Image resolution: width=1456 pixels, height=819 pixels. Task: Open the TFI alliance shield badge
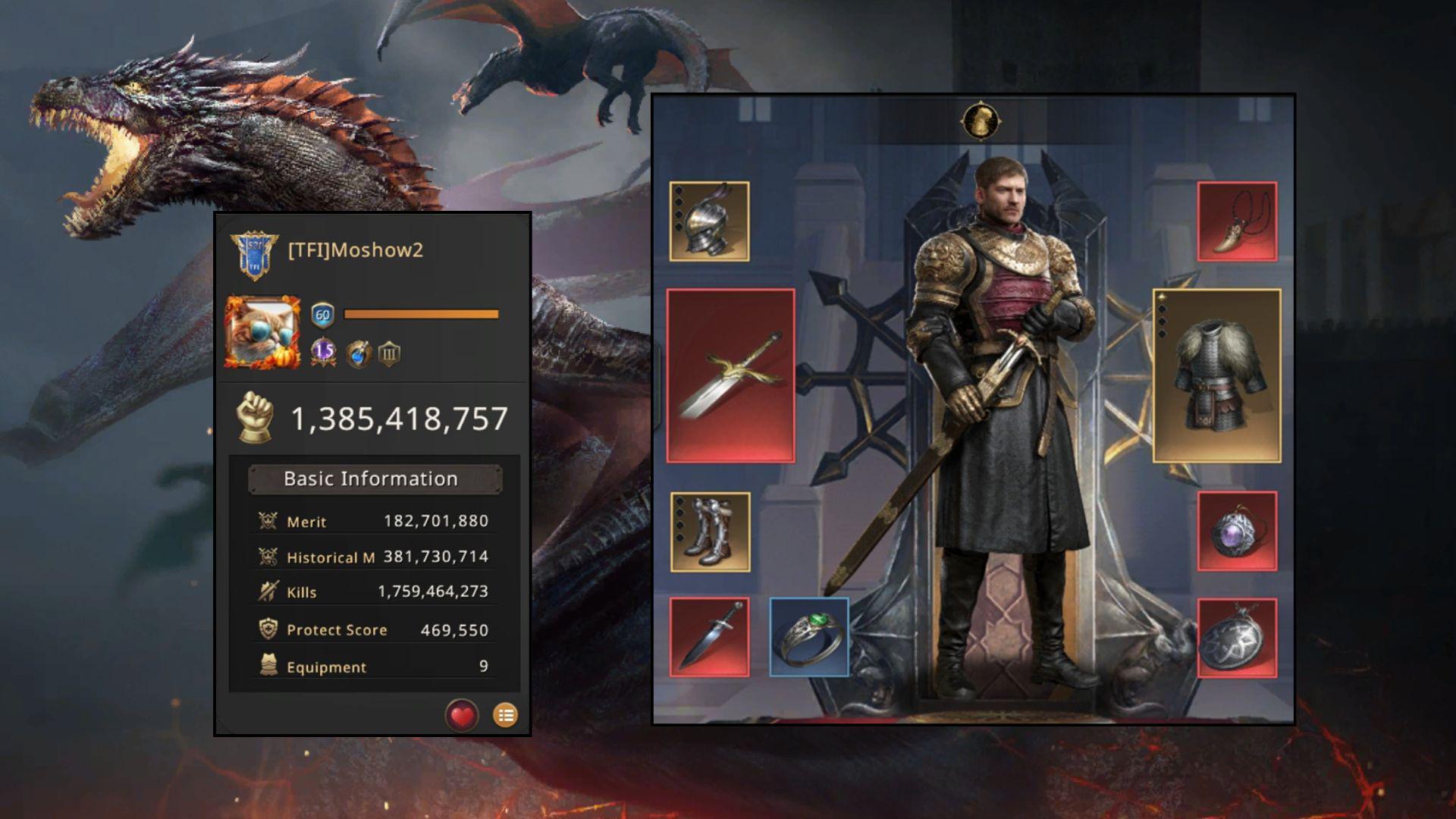point(255,254)
